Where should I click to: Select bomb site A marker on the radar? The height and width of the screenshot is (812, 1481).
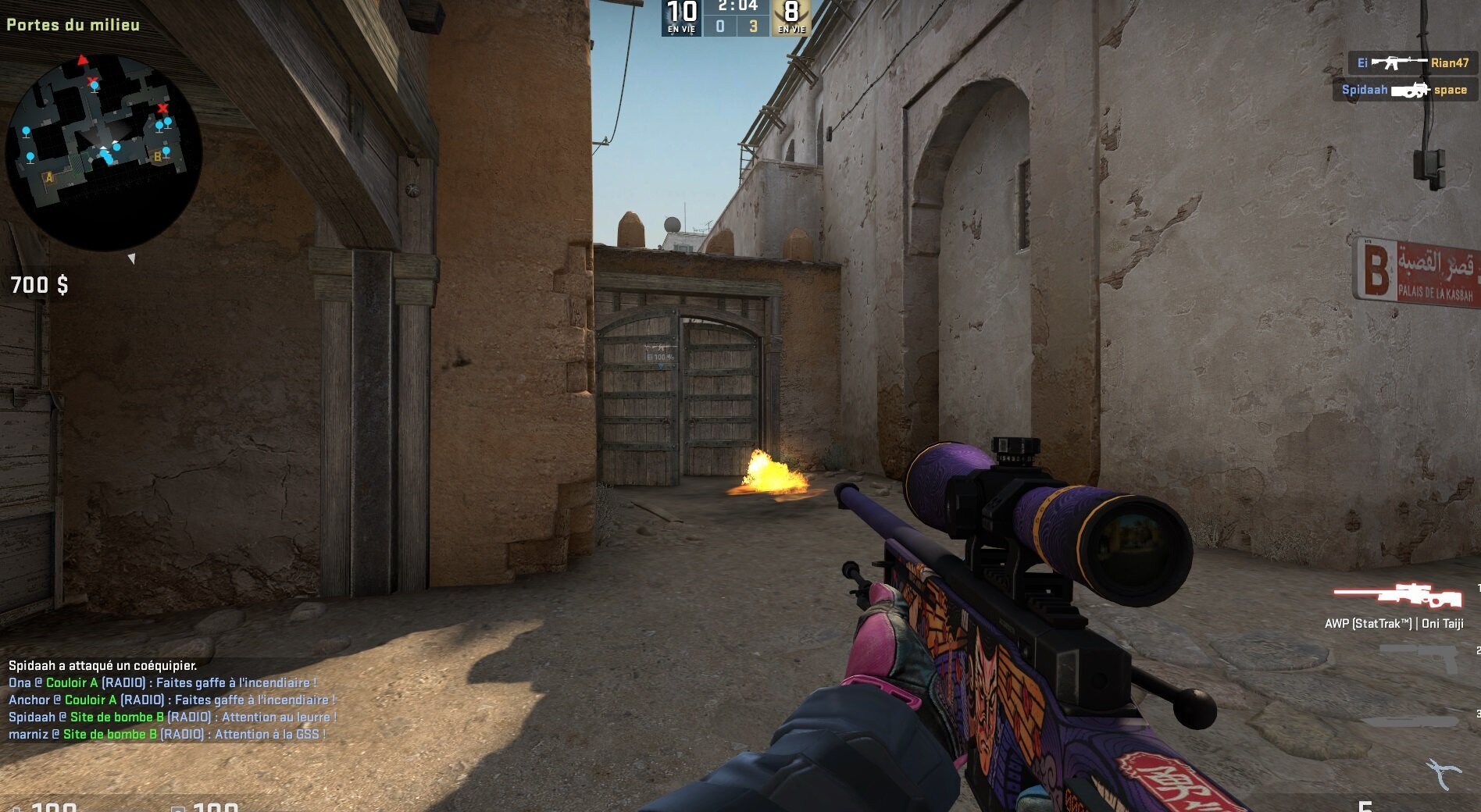49,178
